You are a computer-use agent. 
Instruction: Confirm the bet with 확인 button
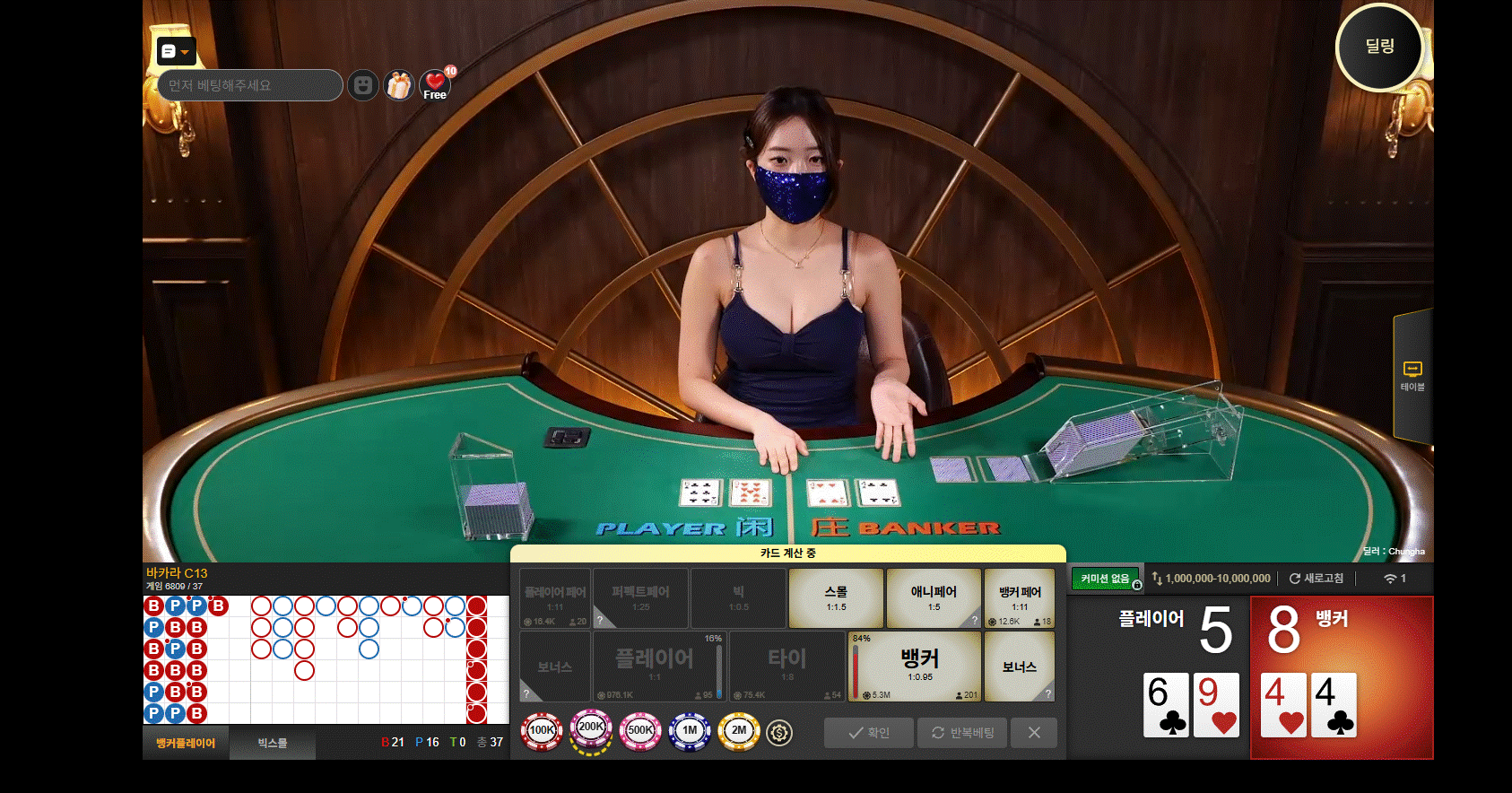tap(869, 733)
